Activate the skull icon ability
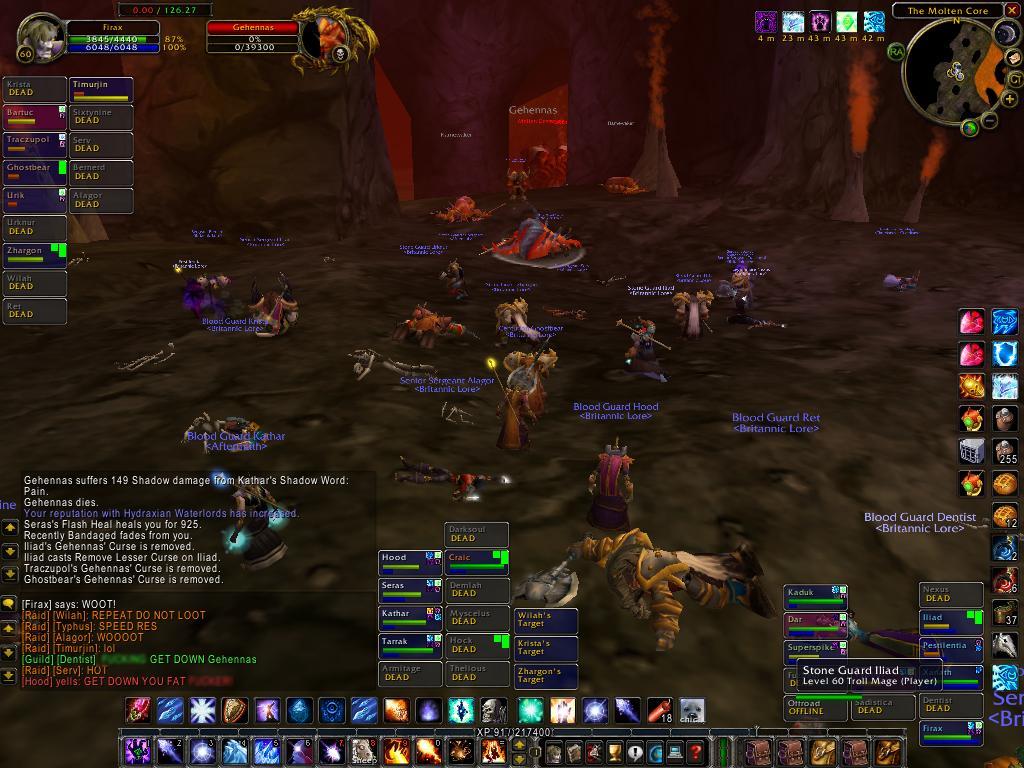The image size is (1024, 768). point(493,711)
